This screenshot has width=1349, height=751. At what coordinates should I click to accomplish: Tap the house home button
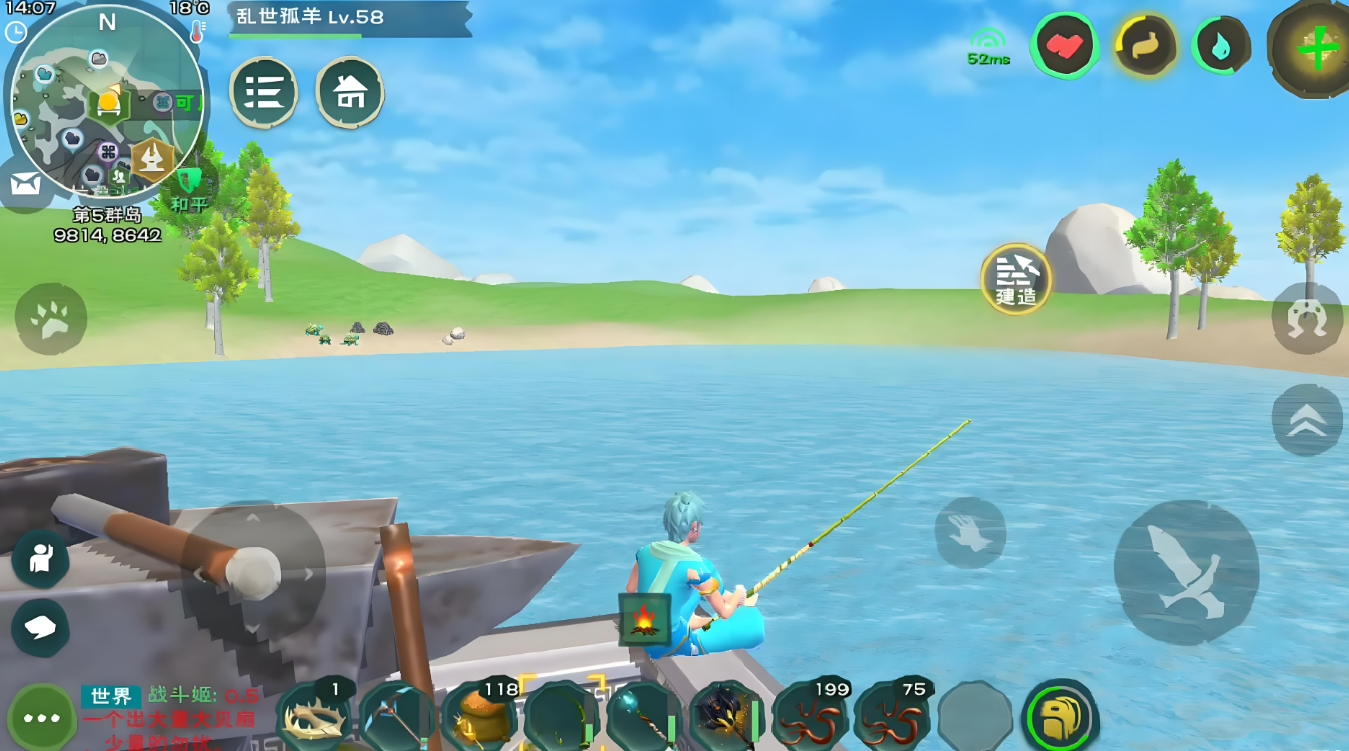(350, 92)
